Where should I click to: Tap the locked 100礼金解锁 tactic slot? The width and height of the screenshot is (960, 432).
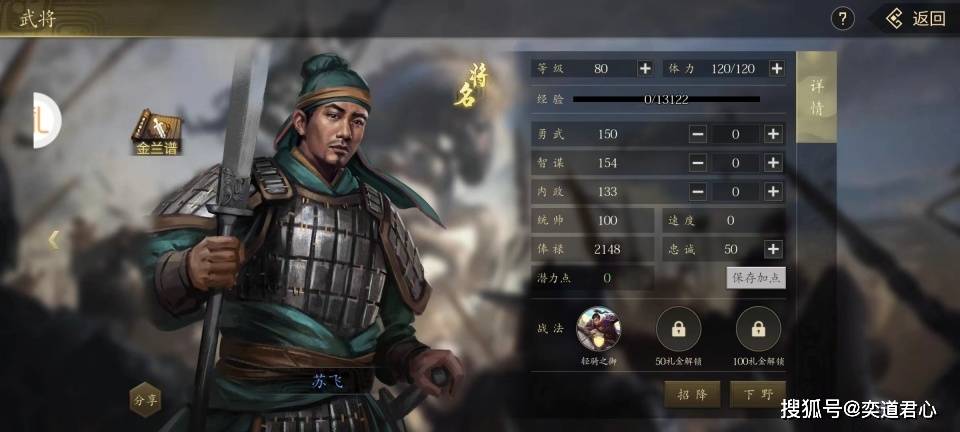click(x=758, y=328)
